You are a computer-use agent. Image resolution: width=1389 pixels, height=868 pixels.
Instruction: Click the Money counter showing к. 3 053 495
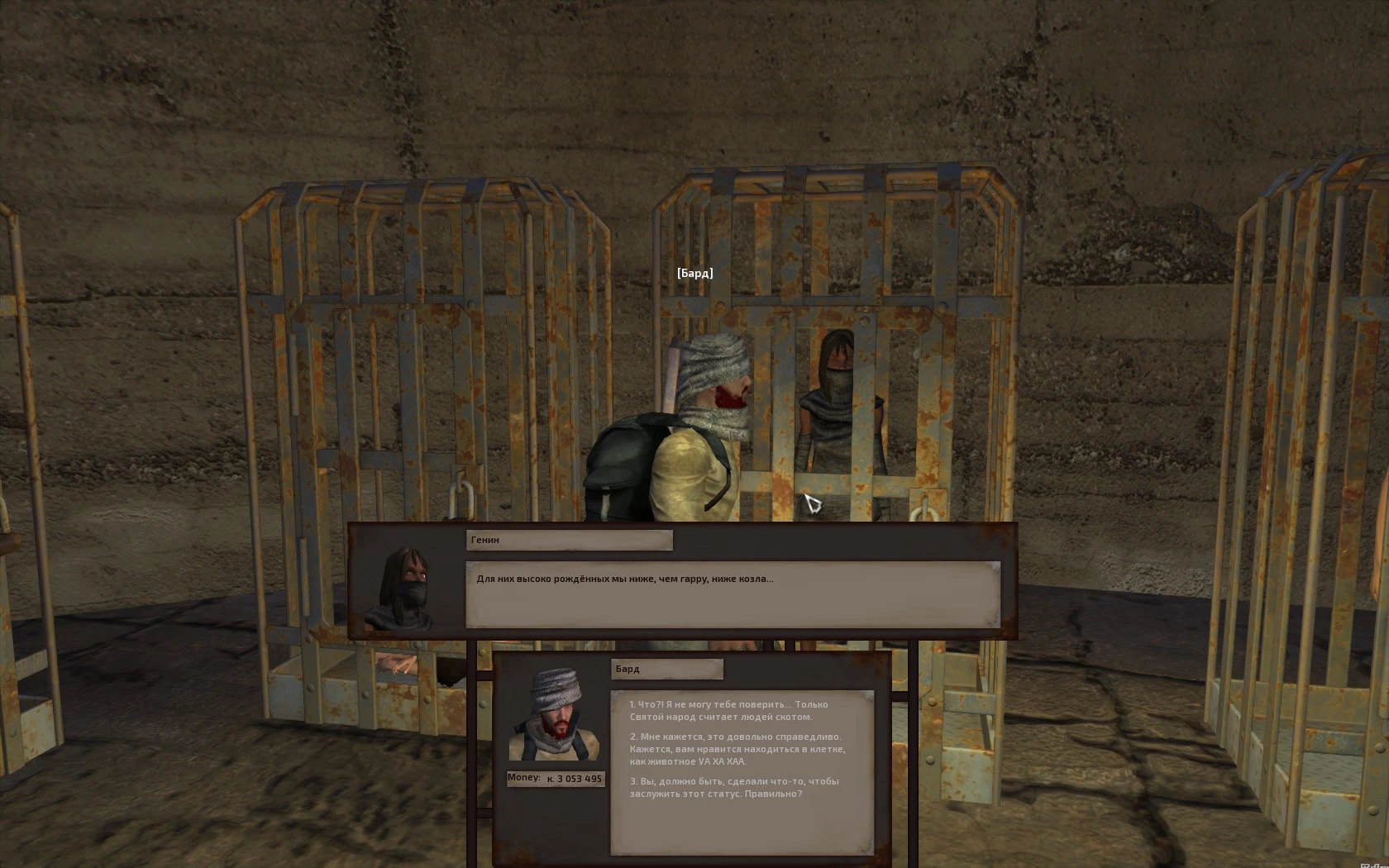tap(555, 778)
